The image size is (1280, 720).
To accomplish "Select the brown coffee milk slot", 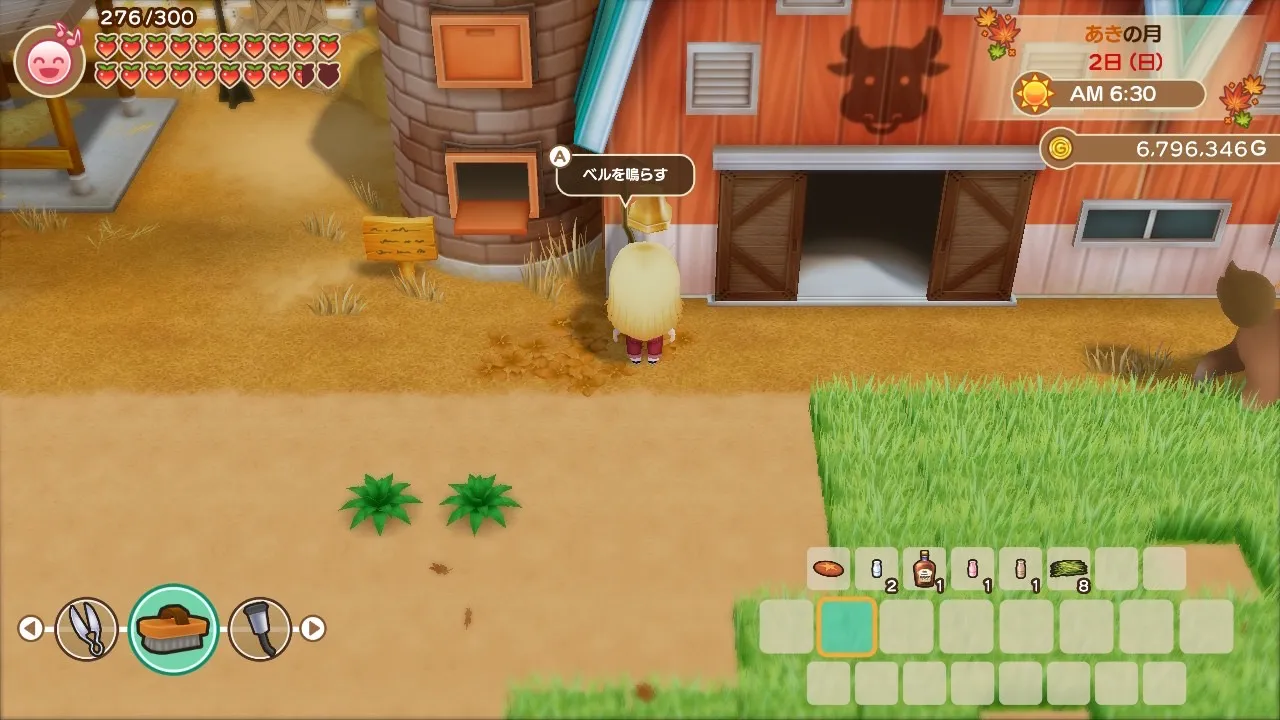I will coord(1020,569).
